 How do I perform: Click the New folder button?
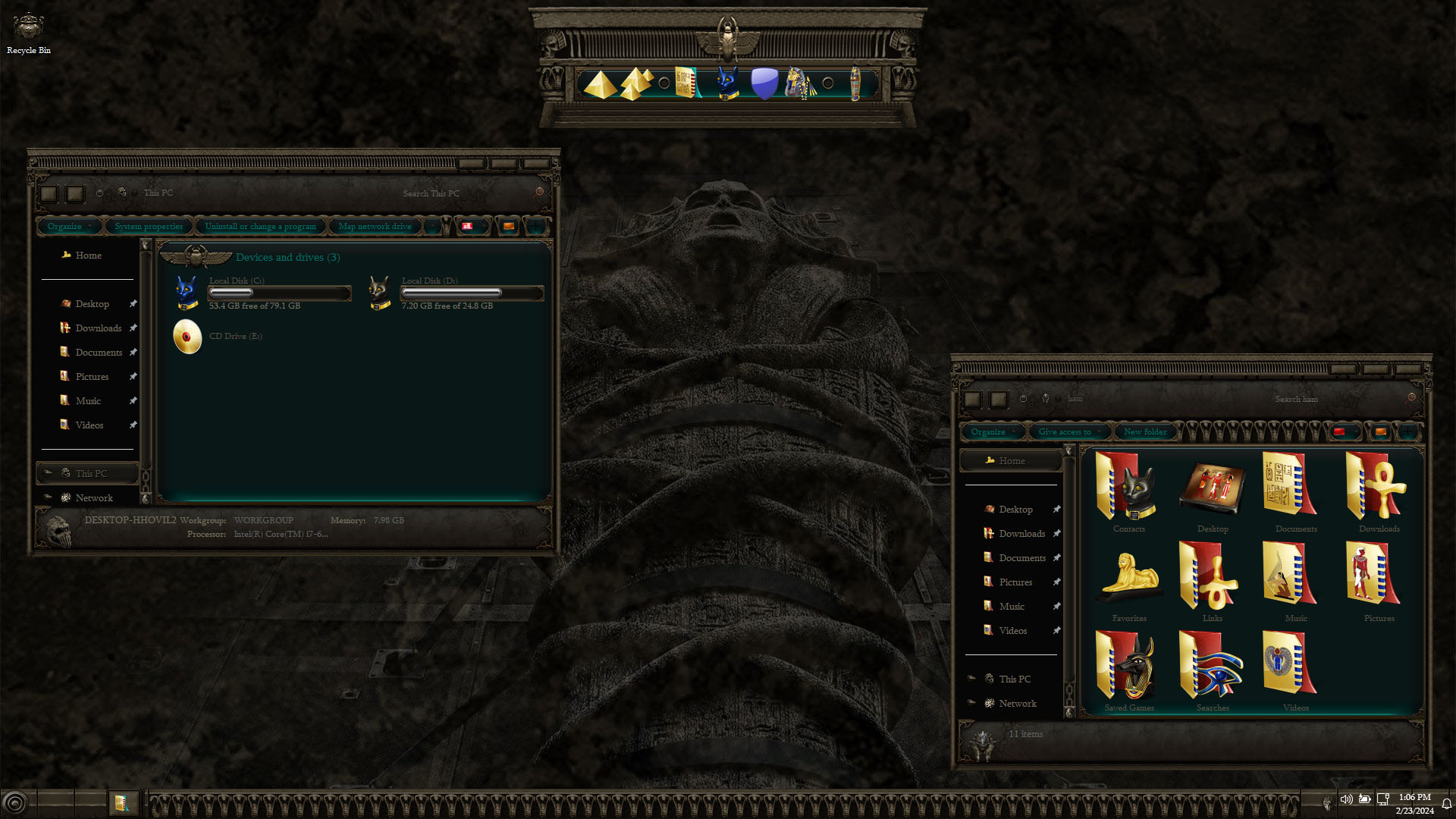tap(1145, 431)
